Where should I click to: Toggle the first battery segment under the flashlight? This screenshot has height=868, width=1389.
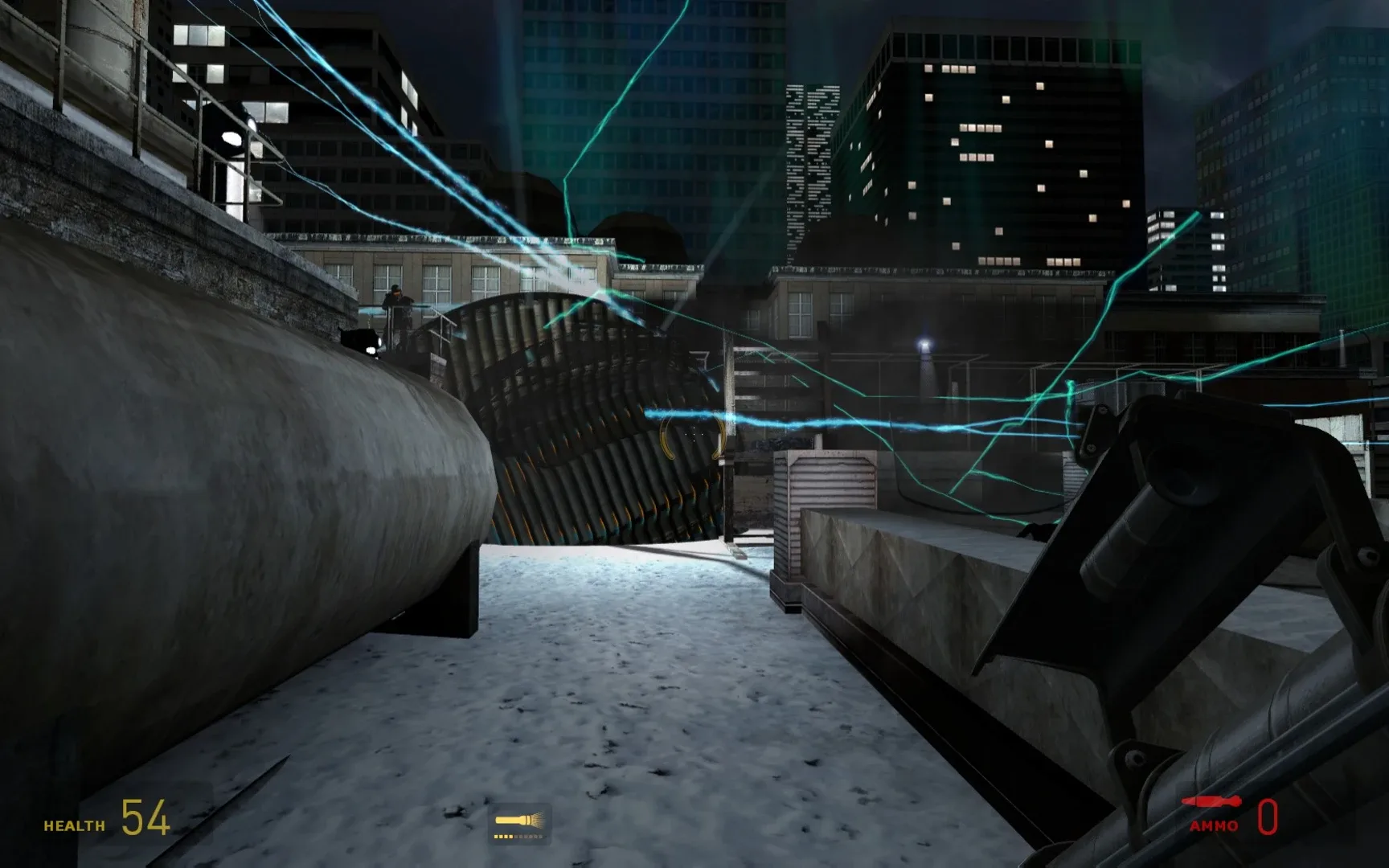tap(497, 837)
